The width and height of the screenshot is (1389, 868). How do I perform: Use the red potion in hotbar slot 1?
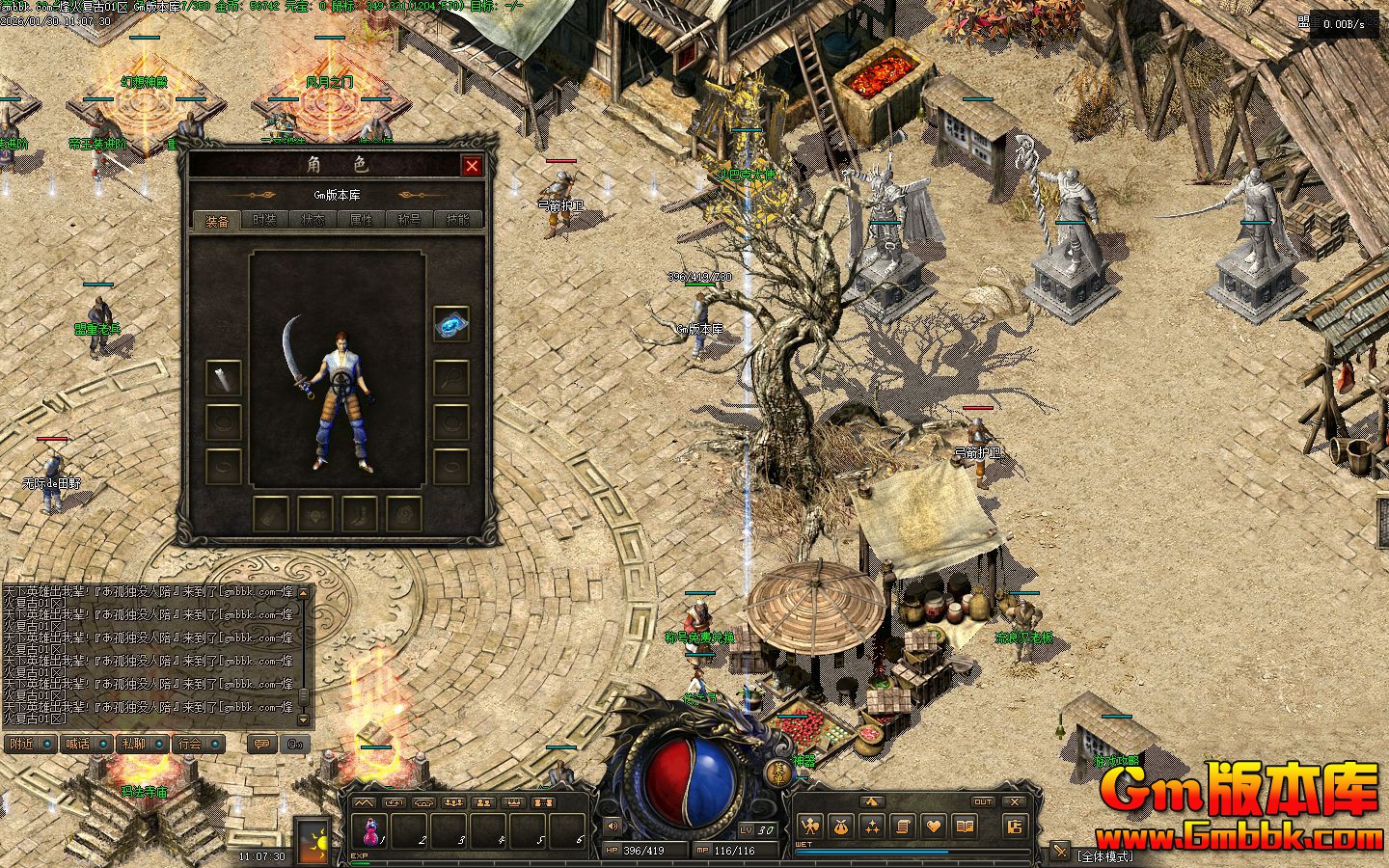coord(369,831)
